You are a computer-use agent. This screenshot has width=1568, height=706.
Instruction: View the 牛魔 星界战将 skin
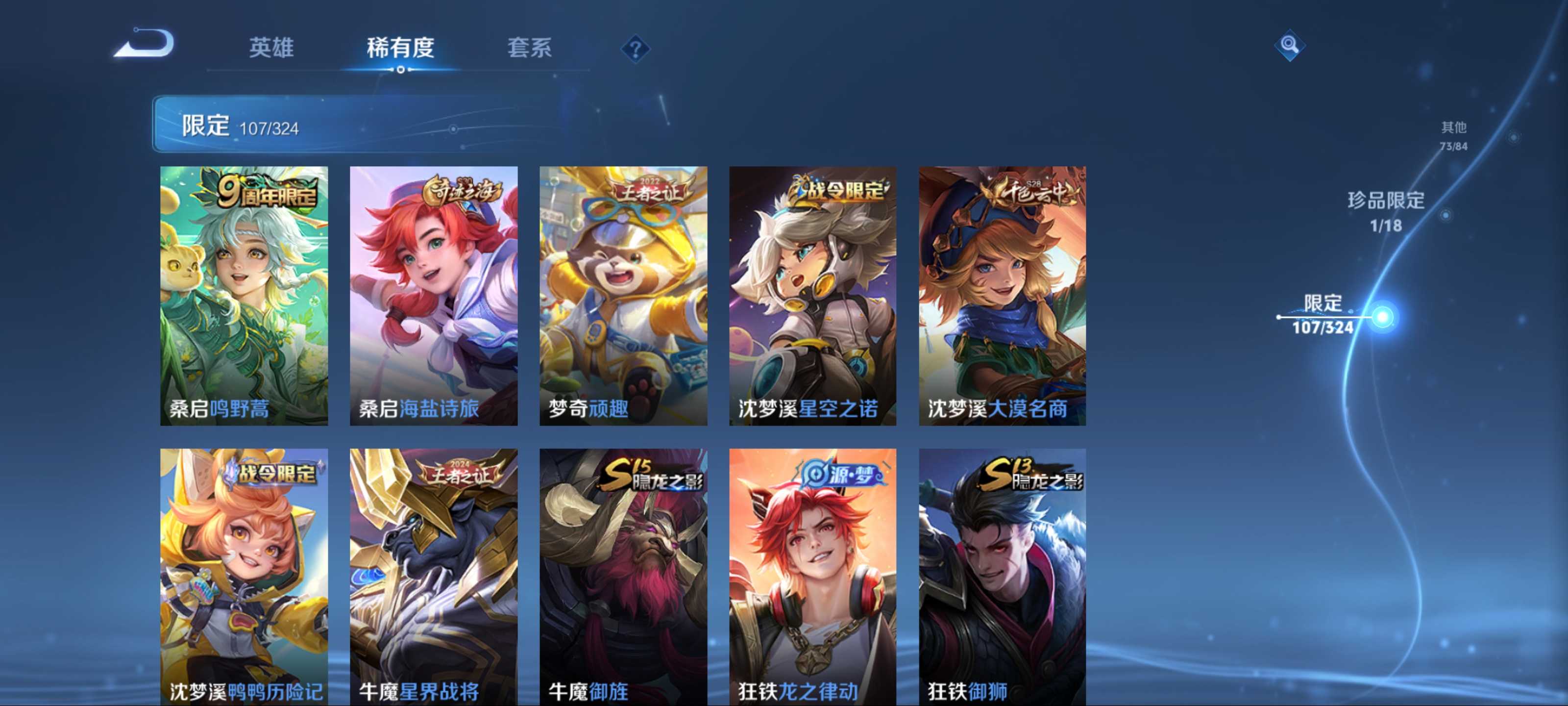click(433, 576)
